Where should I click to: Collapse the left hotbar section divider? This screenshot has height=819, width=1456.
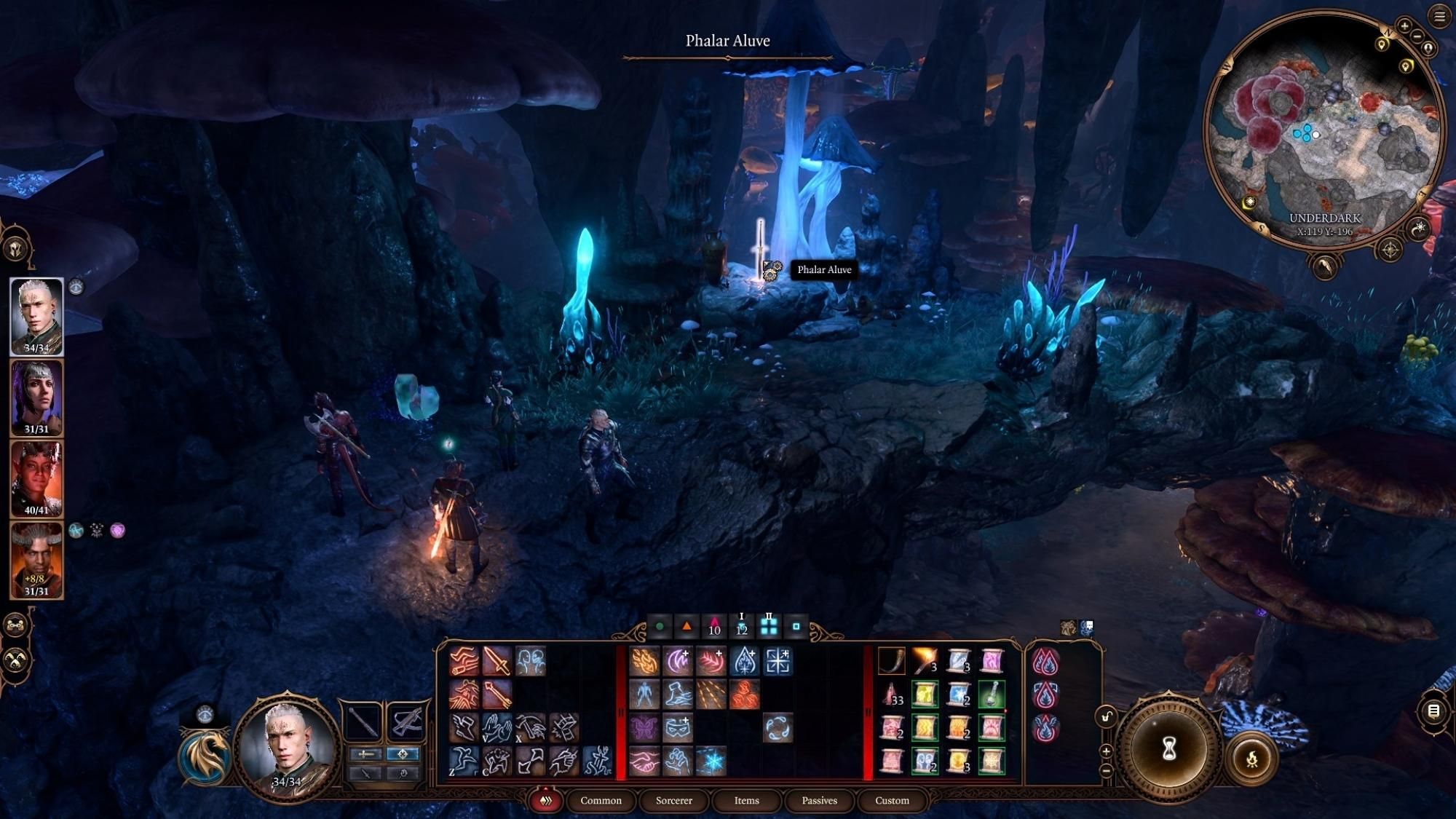click(x=620, y=711)
